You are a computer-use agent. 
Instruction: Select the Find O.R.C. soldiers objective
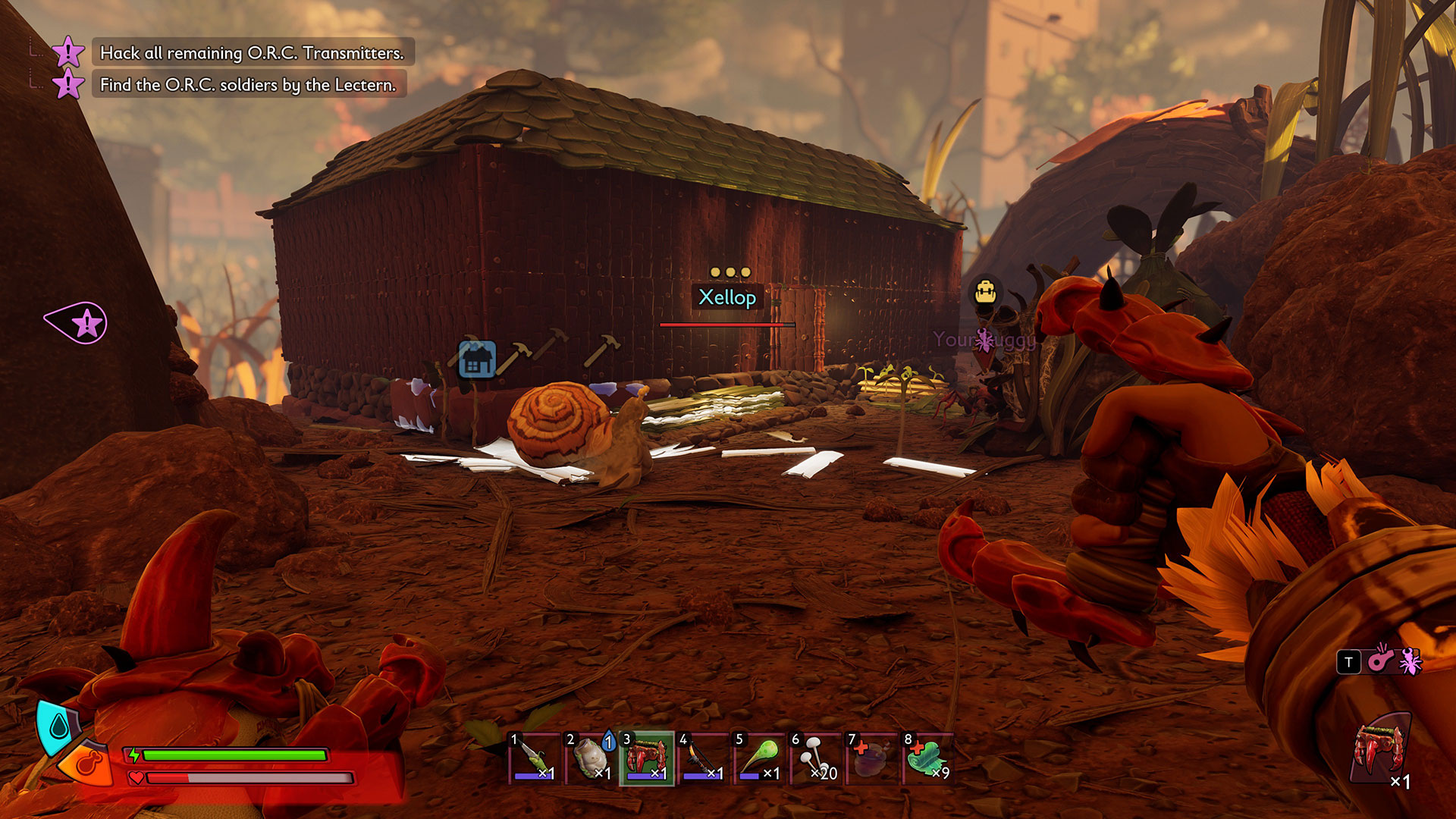click(247, 85)
